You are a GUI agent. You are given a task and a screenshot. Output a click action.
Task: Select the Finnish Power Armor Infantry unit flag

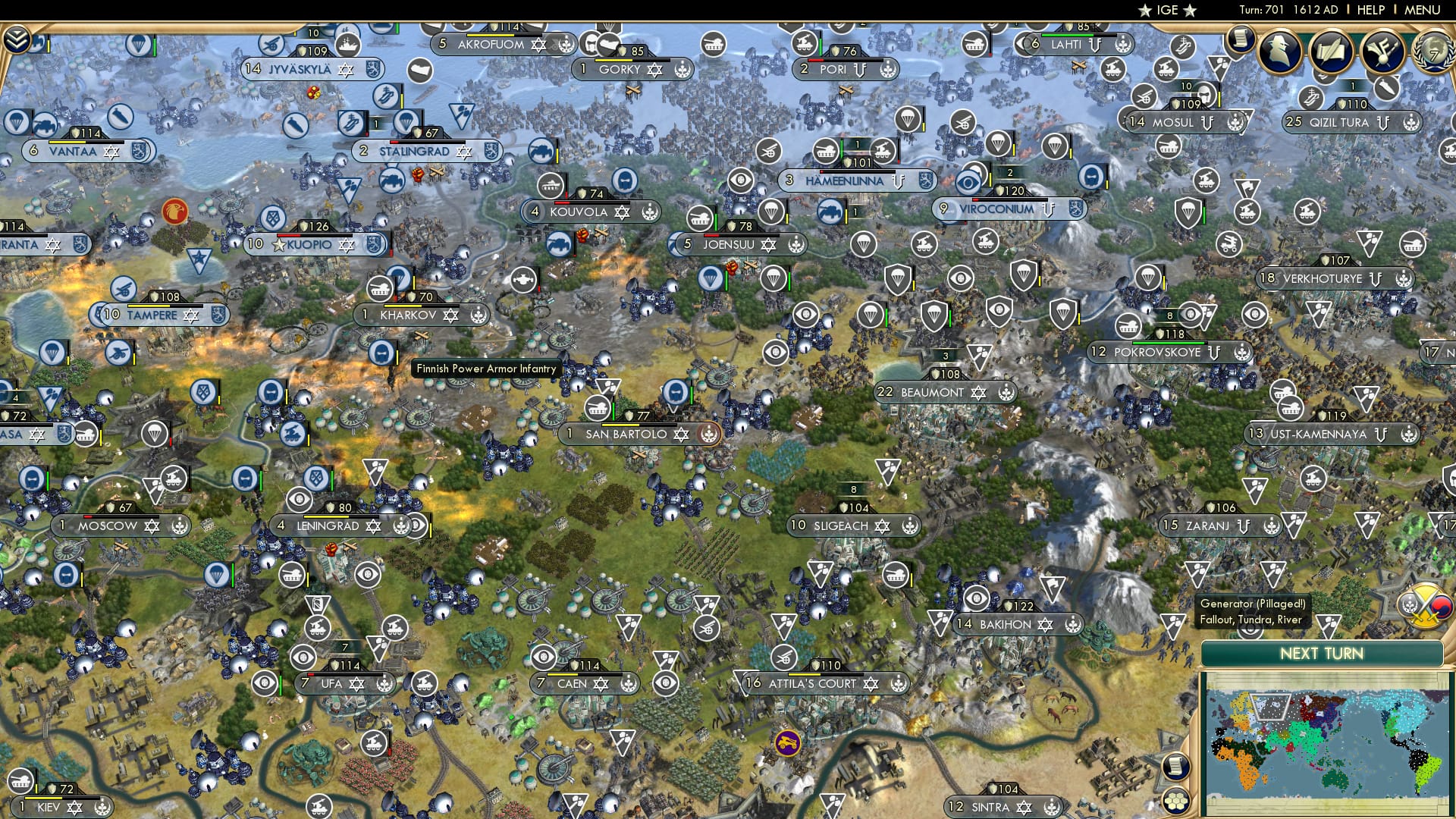[381, 353]
